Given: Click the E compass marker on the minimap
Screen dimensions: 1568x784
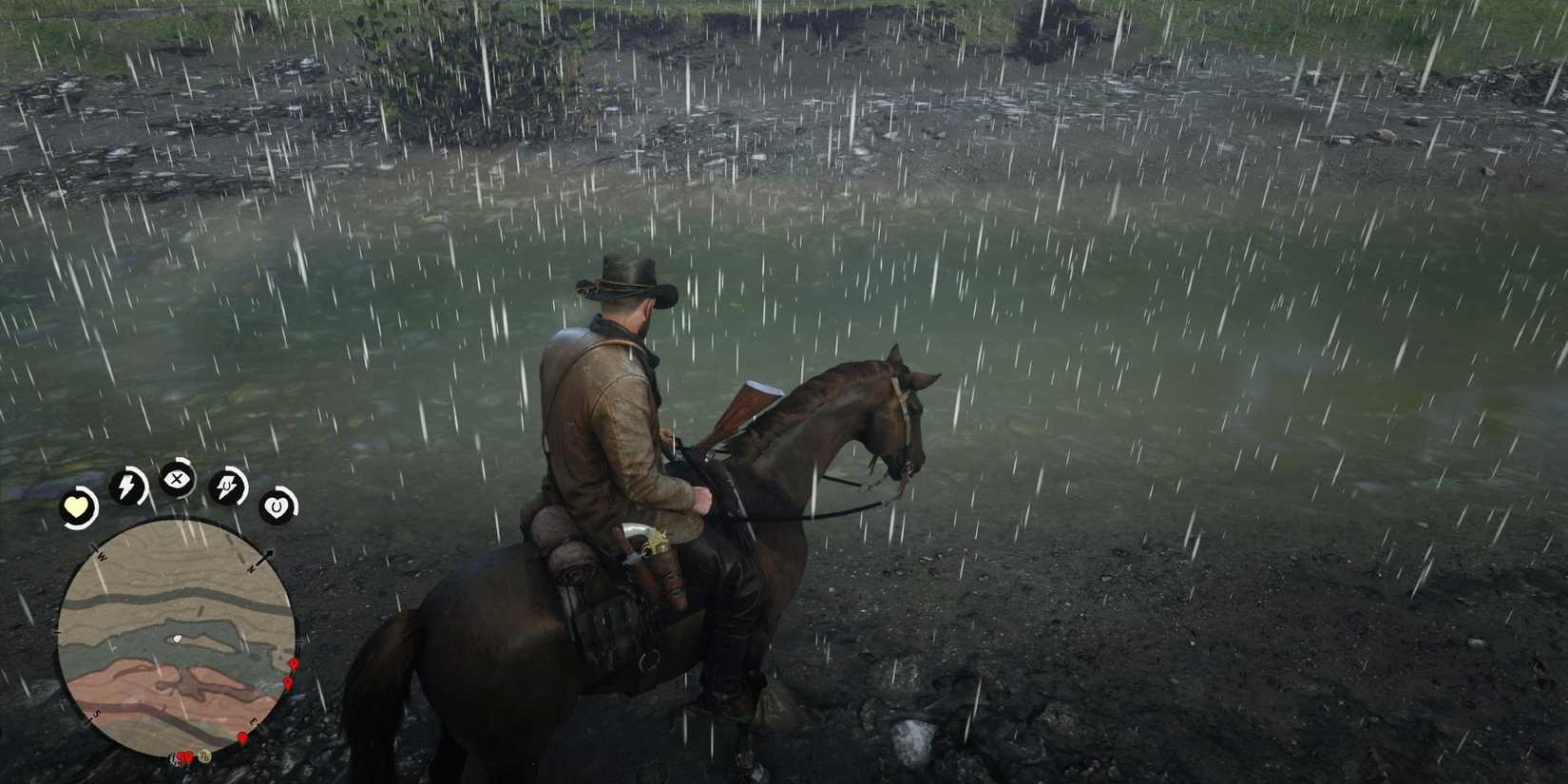Looking at the screenshot, I should point(252,720).
